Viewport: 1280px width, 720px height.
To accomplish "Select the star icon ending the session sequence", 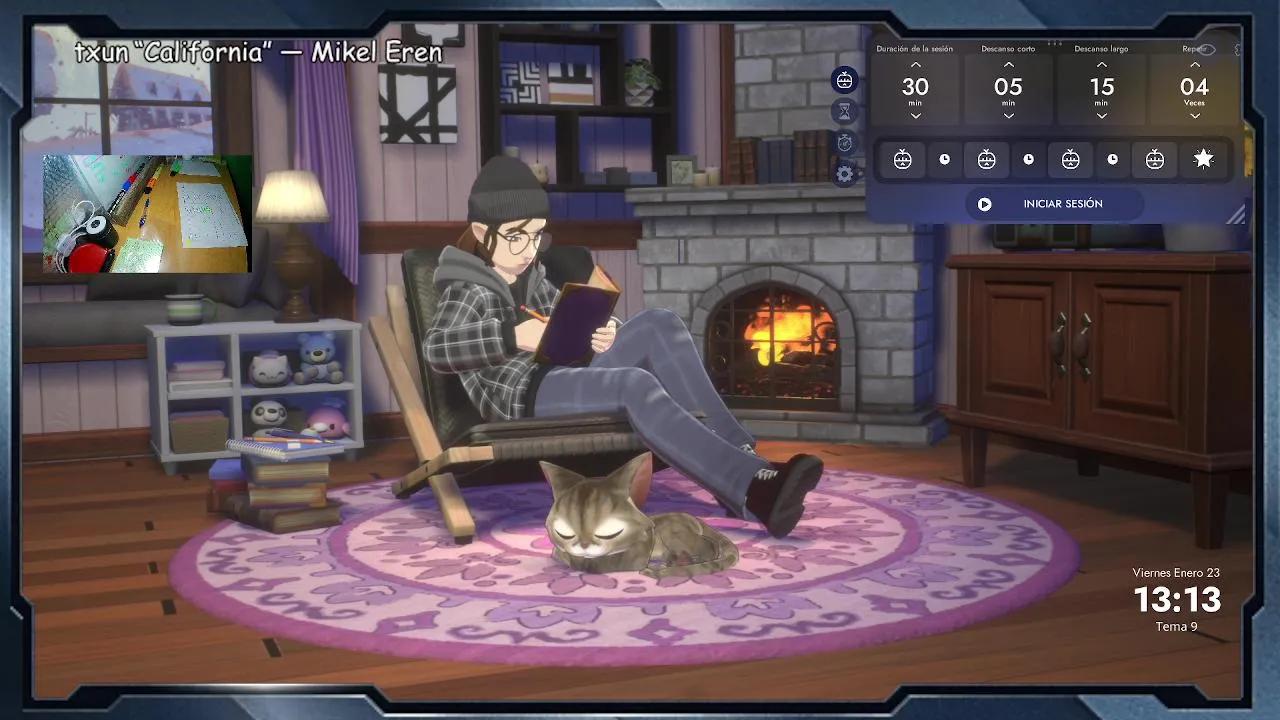I will (x=1203, y=158).
